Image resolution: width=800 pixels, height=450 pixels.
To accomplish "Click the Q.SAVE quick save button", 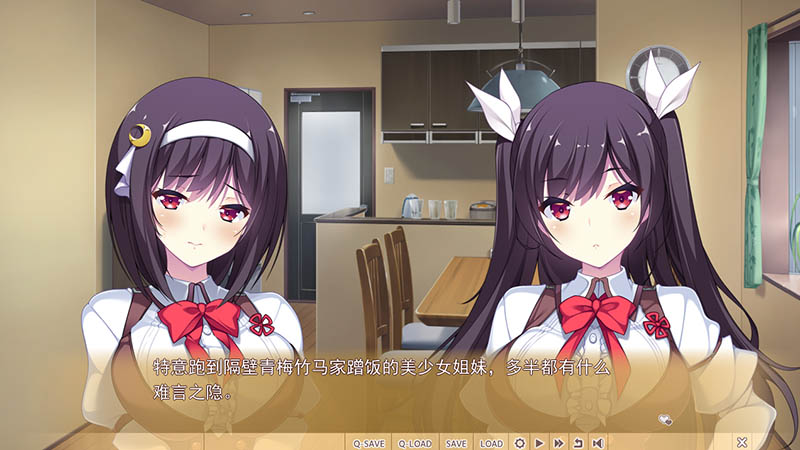I will tap(368, 442).
